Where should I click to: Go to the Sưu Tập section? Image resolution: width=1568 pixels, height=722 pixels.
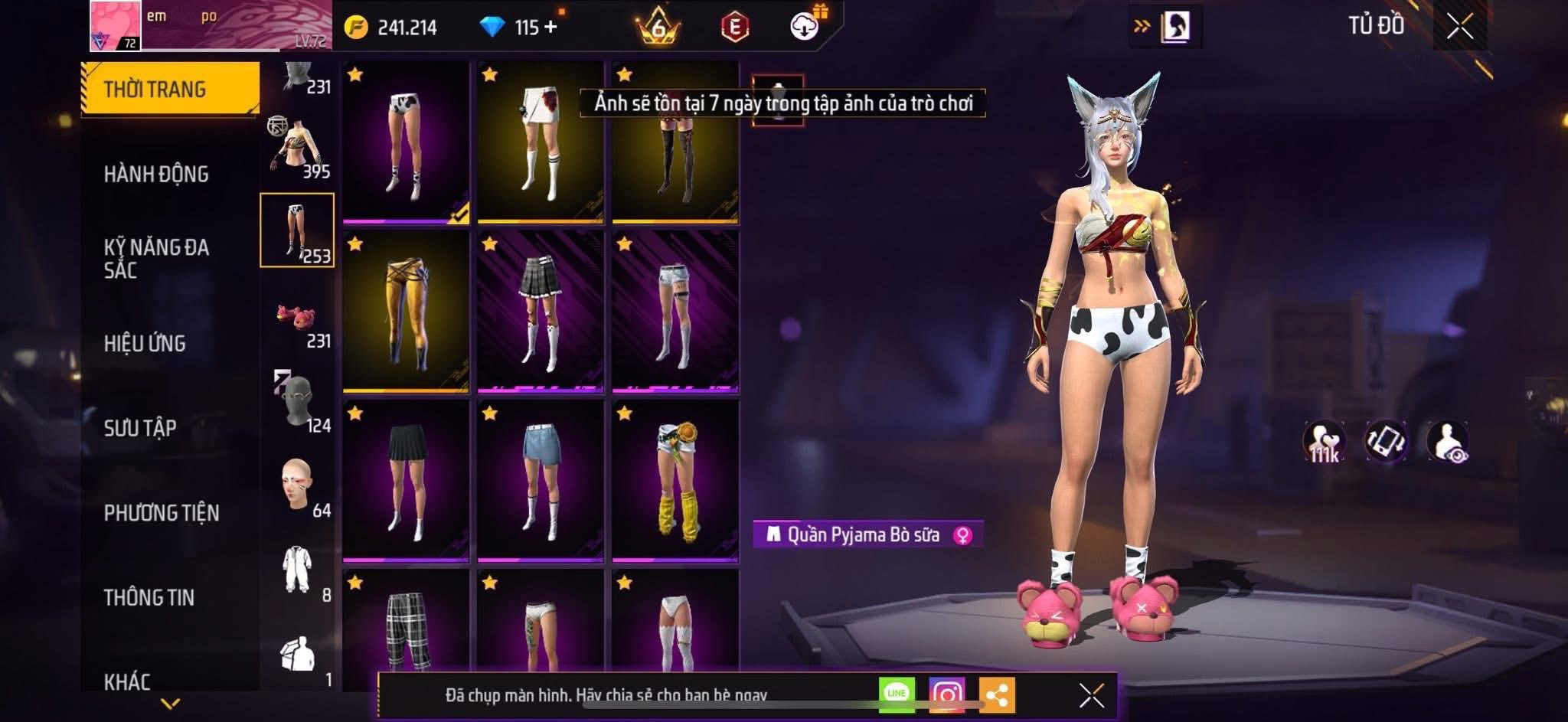pyautogui.click(x=140, y=427)
